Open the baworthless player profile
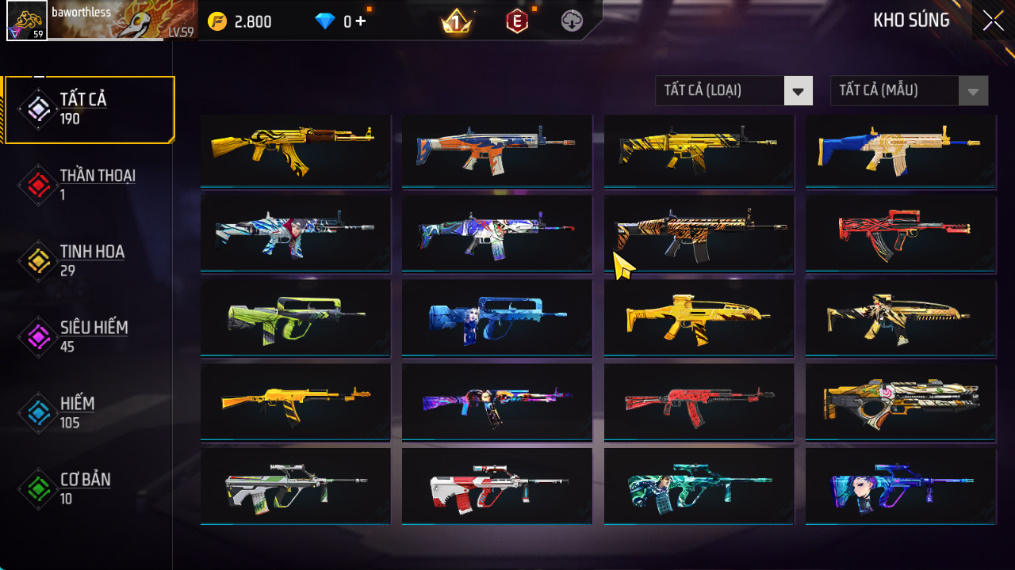 [100, 20]
